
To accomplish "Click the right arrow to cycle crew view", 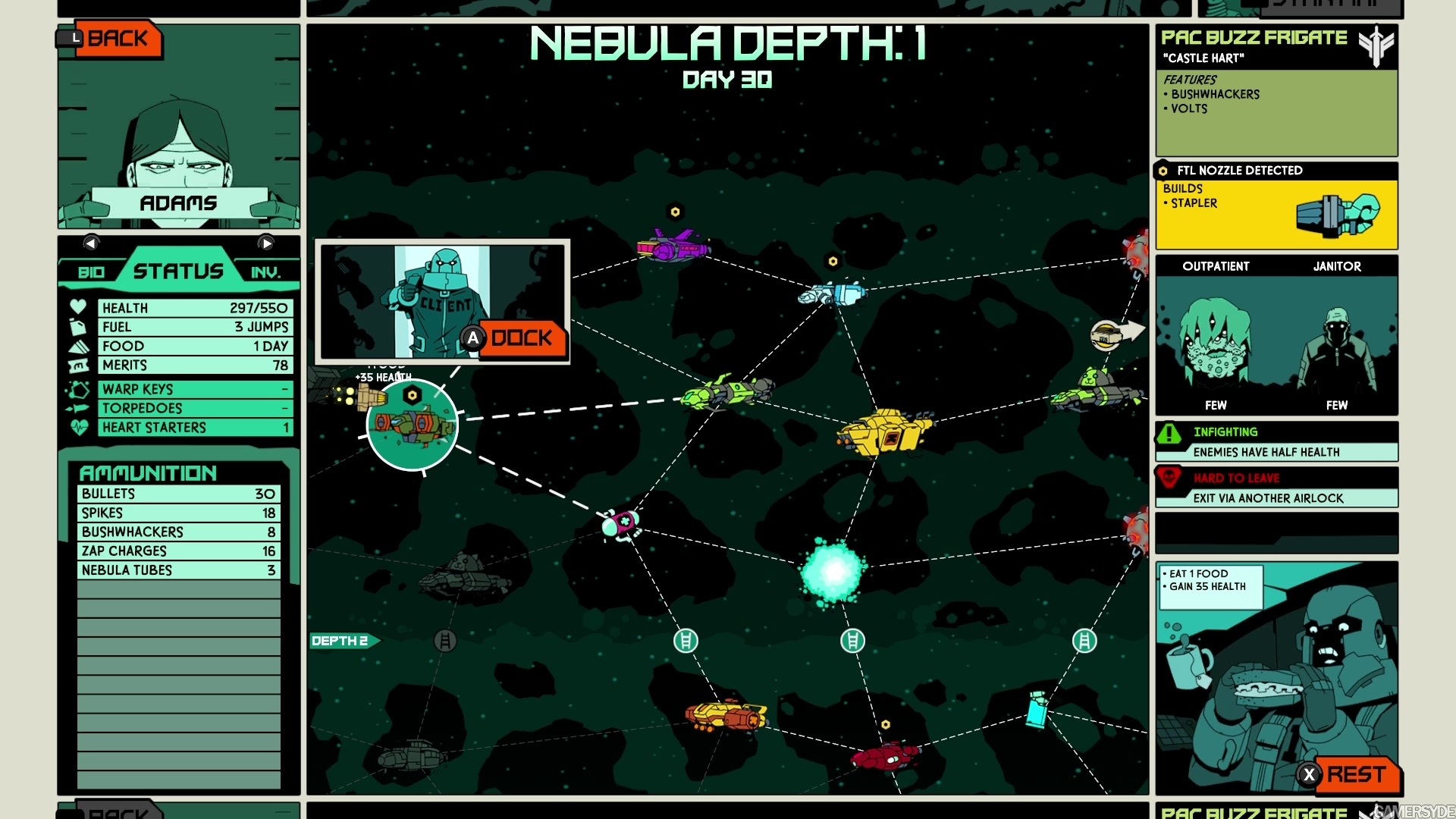I will pyautogui.click(x=265, y=243).
